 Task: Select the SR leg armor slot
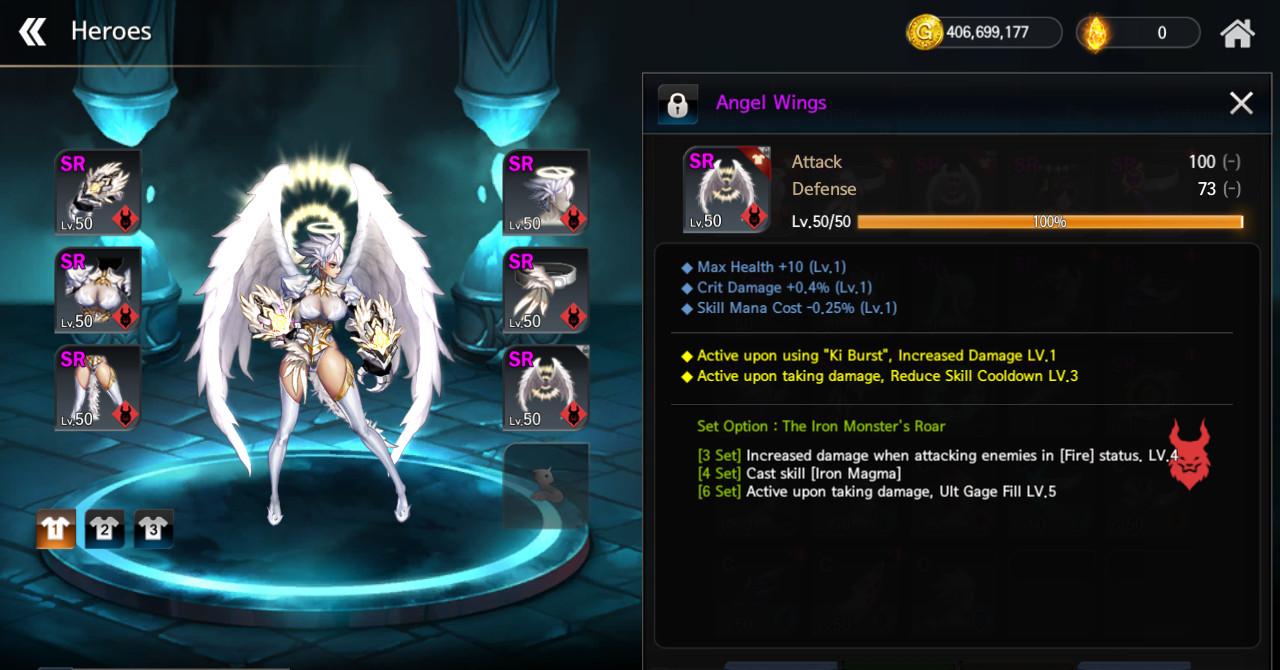[98, 388]
